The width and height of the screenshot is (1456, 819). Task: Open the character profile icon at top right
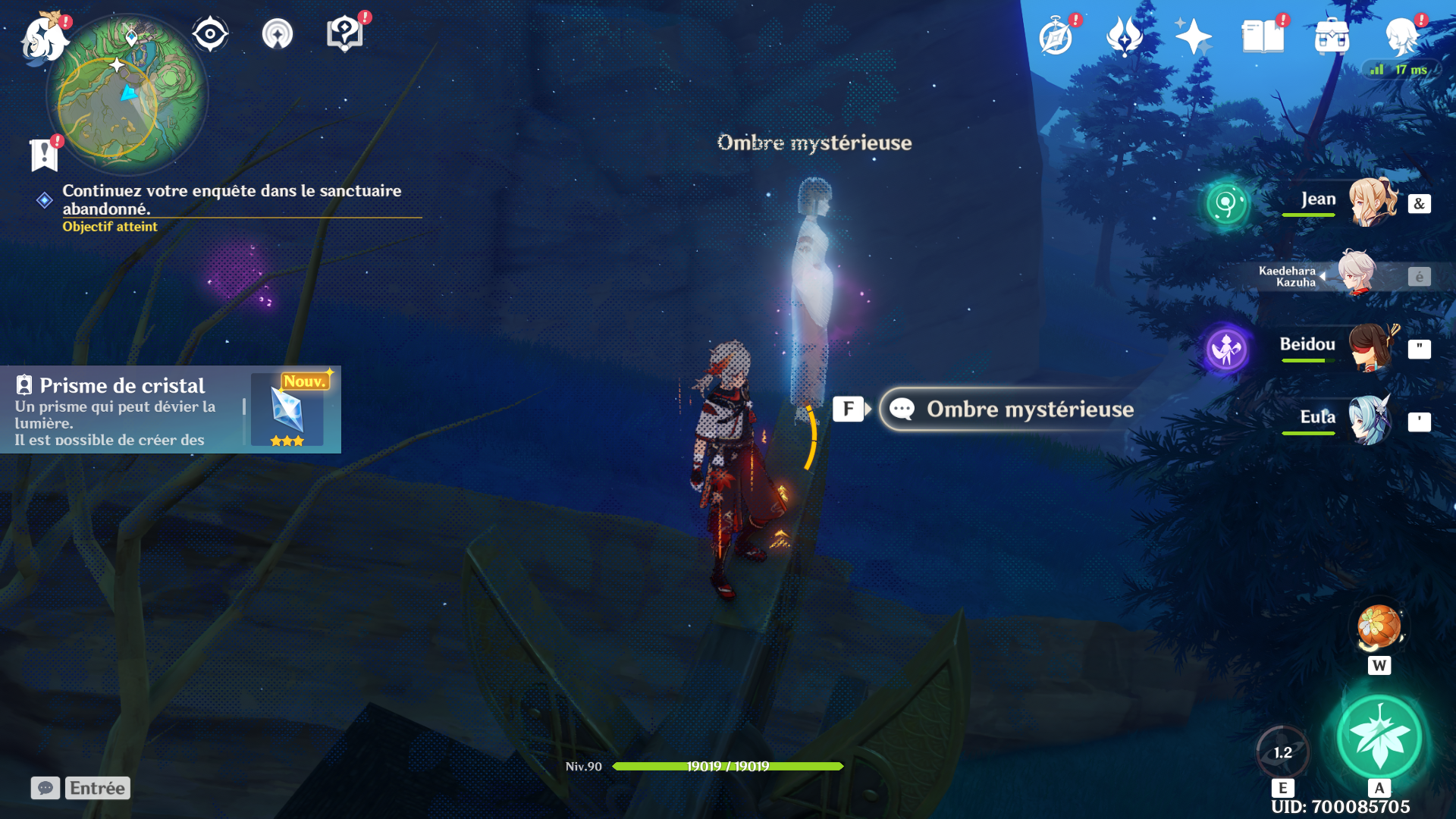(x=1401, y=36)
